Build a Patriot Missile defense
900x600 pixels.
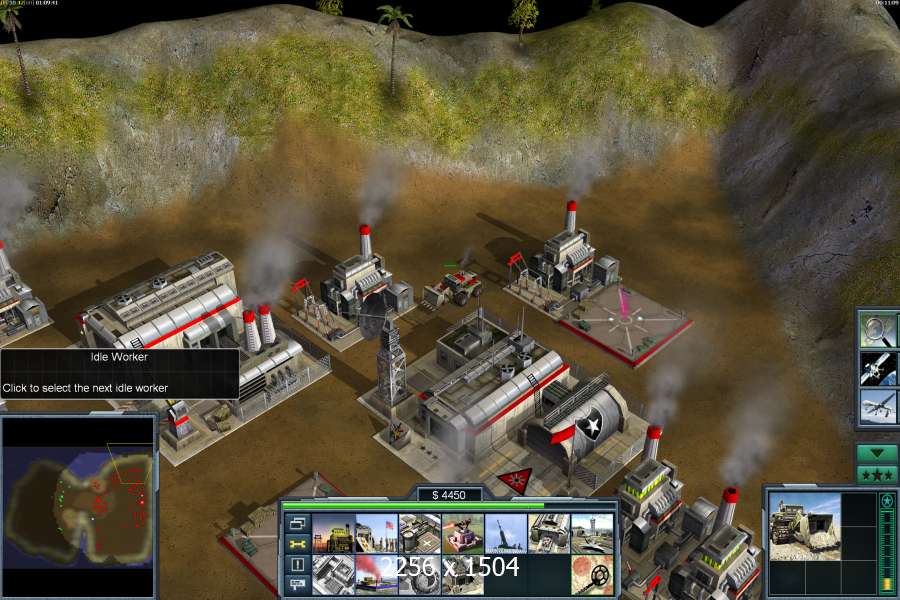(x=462, y=533)
